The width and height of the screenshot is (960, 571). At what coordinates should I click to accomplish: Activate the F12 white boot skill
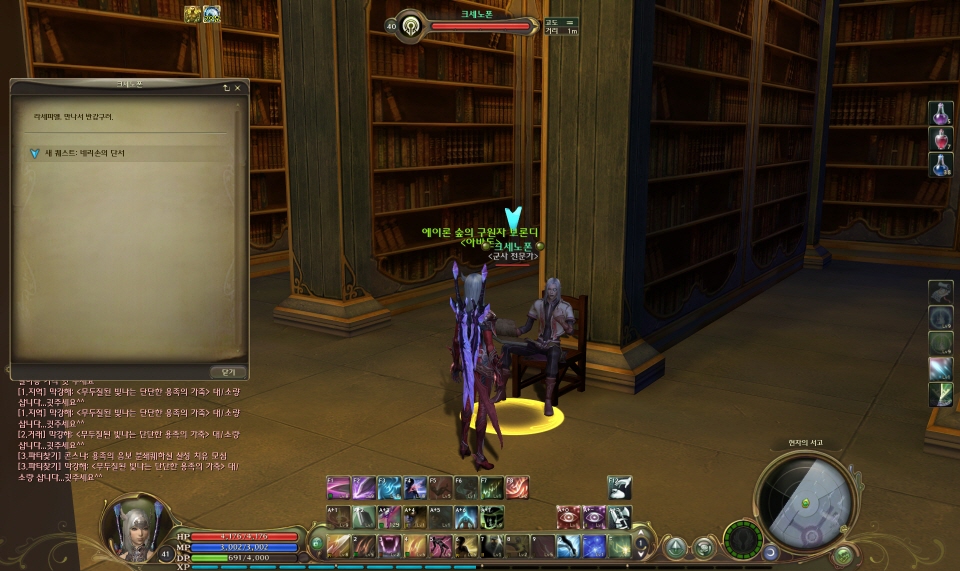pyautogui.click(x=620, y=487)
